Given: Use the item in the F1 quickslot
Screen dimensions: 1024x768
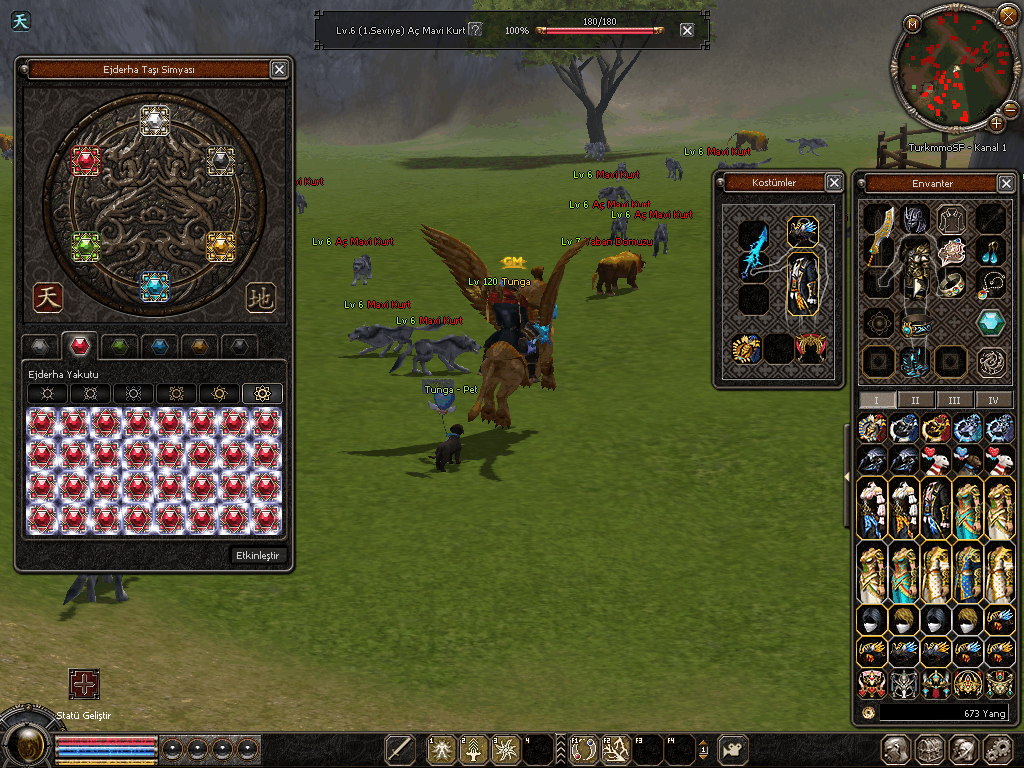Looking at the screenshot, I should coord(584,750).
